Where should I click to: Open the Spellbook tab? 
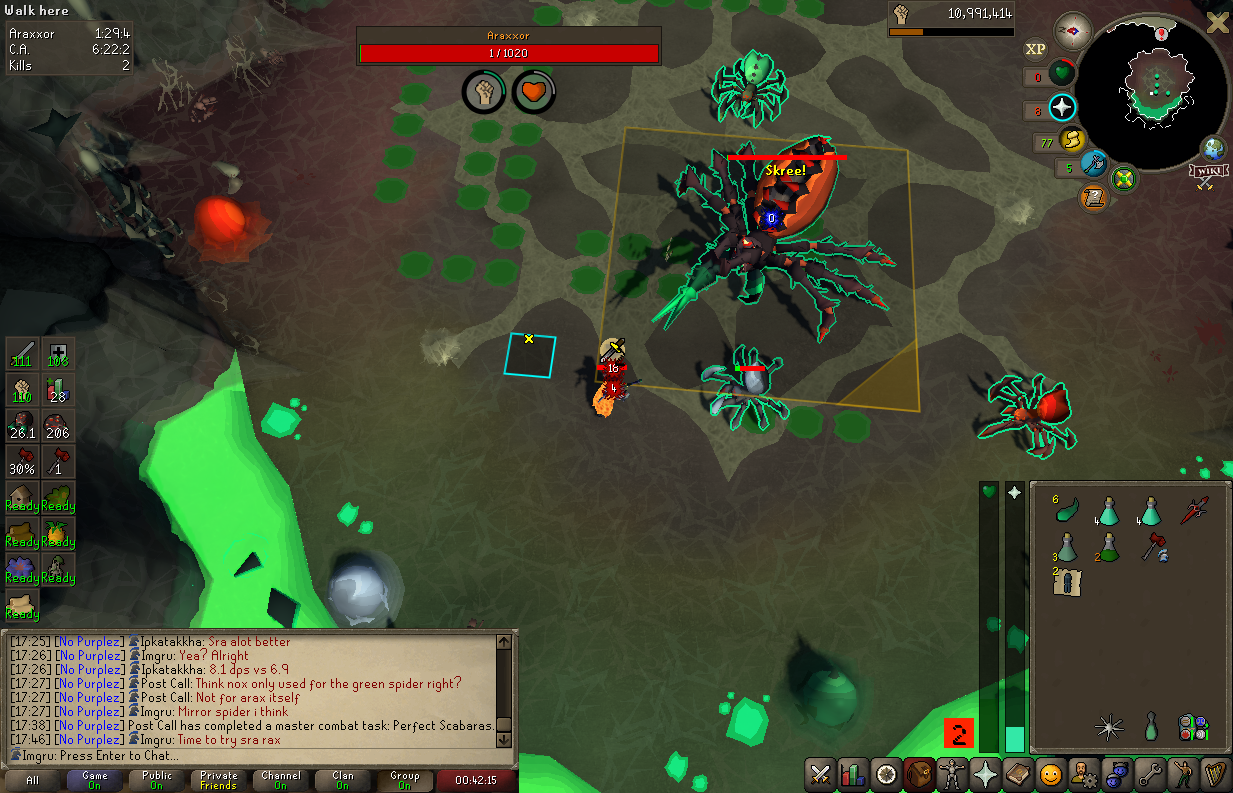[1017, 774]
